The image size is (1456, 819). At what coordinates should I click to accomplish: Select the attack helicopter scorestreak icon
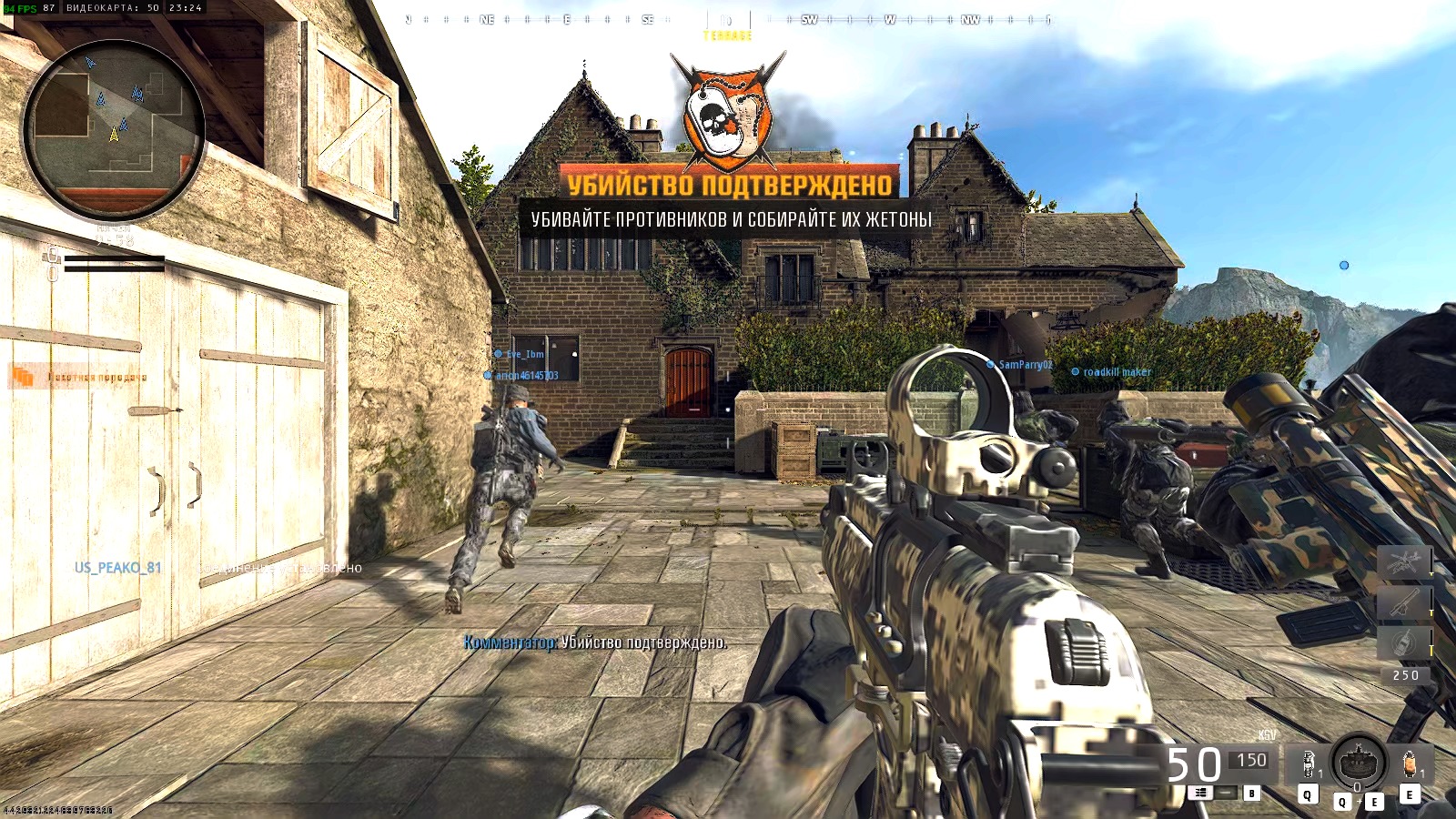point(1404,561)
